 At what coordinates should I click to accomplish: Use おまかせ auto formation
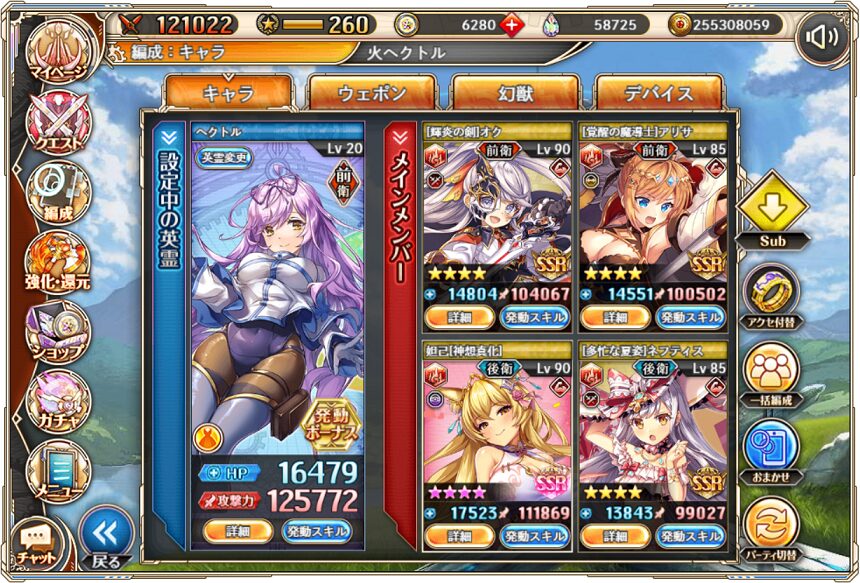coord(771,448)
